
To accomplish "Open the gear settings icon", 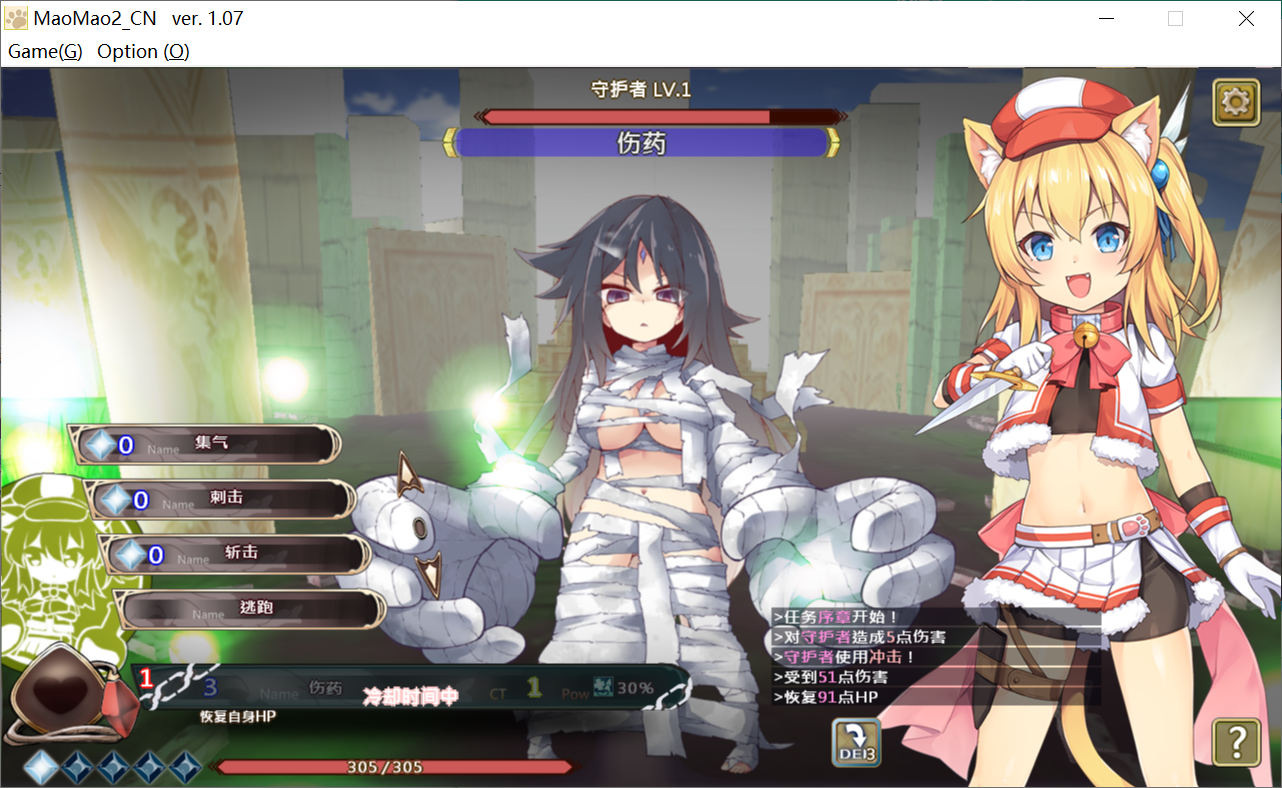I will coord(1236,103).
